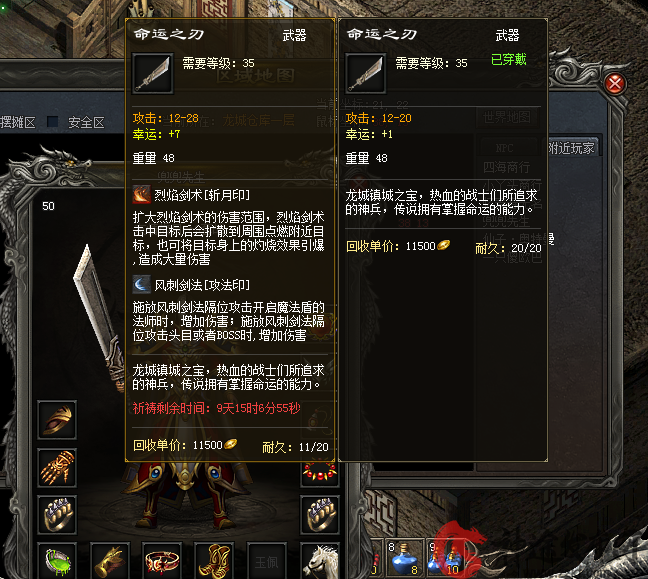Select the golden glove slot in bottom row
This screenshot has width=648, height=579.
(110, 560)
